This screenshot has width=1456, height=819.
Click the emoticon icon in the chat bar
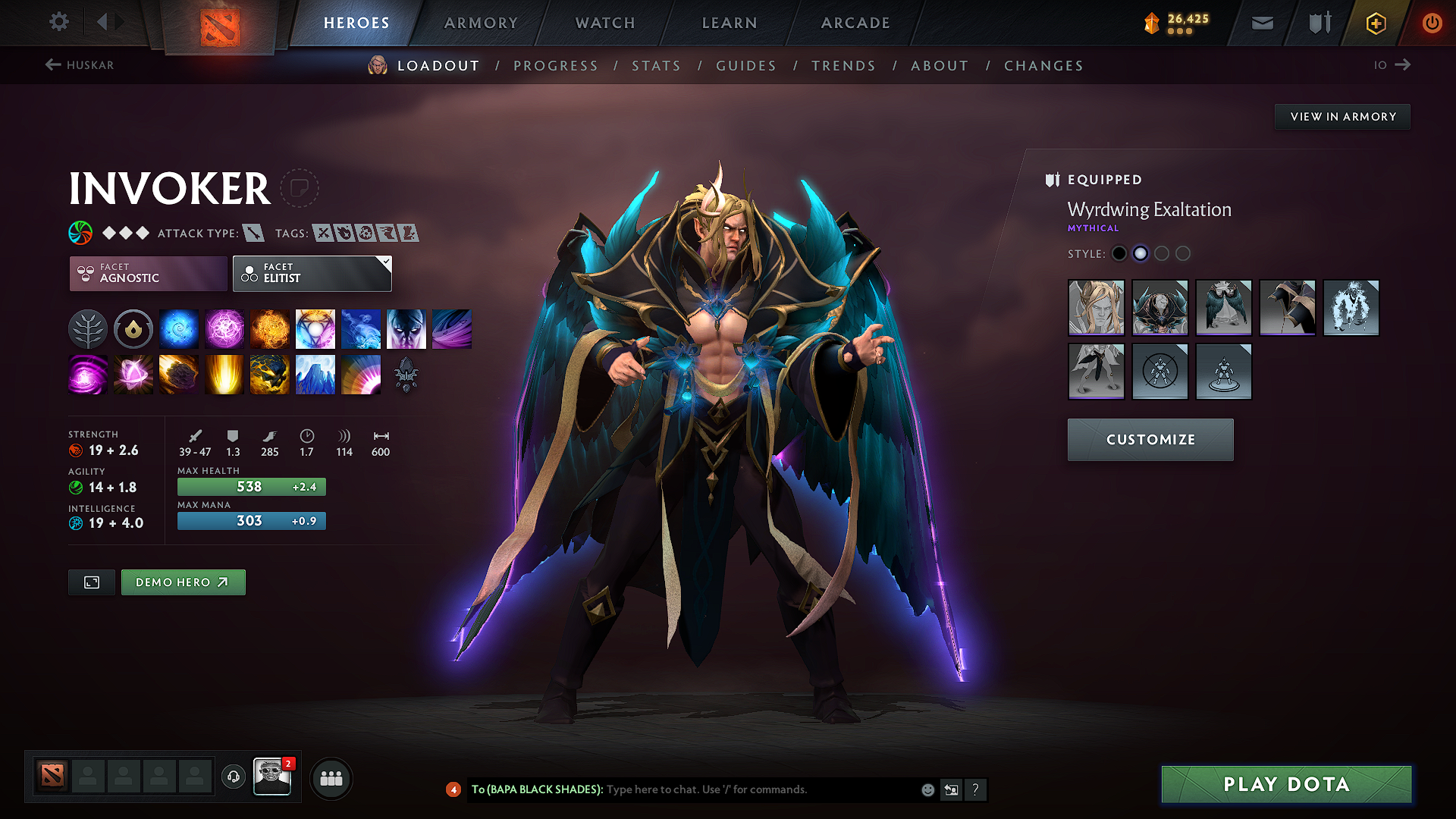(x=927, y=789)
